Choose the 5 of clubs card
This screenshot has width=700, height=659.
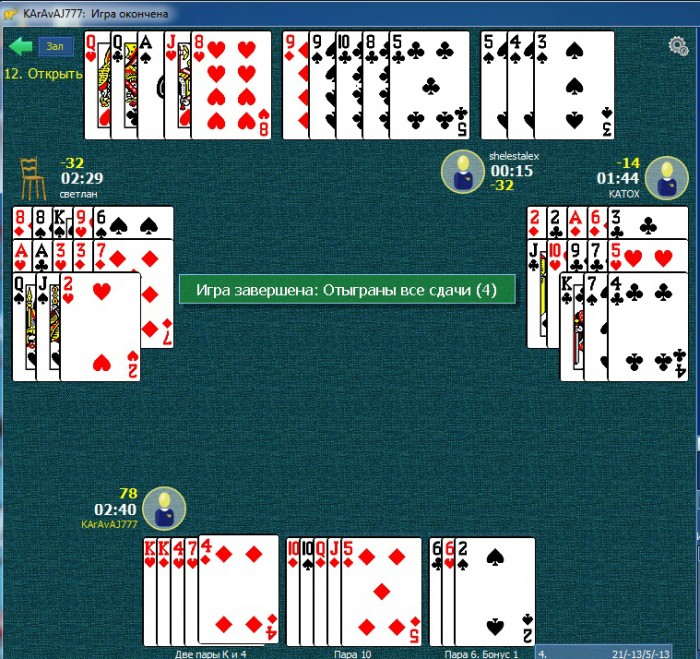[x=429, y=85]
